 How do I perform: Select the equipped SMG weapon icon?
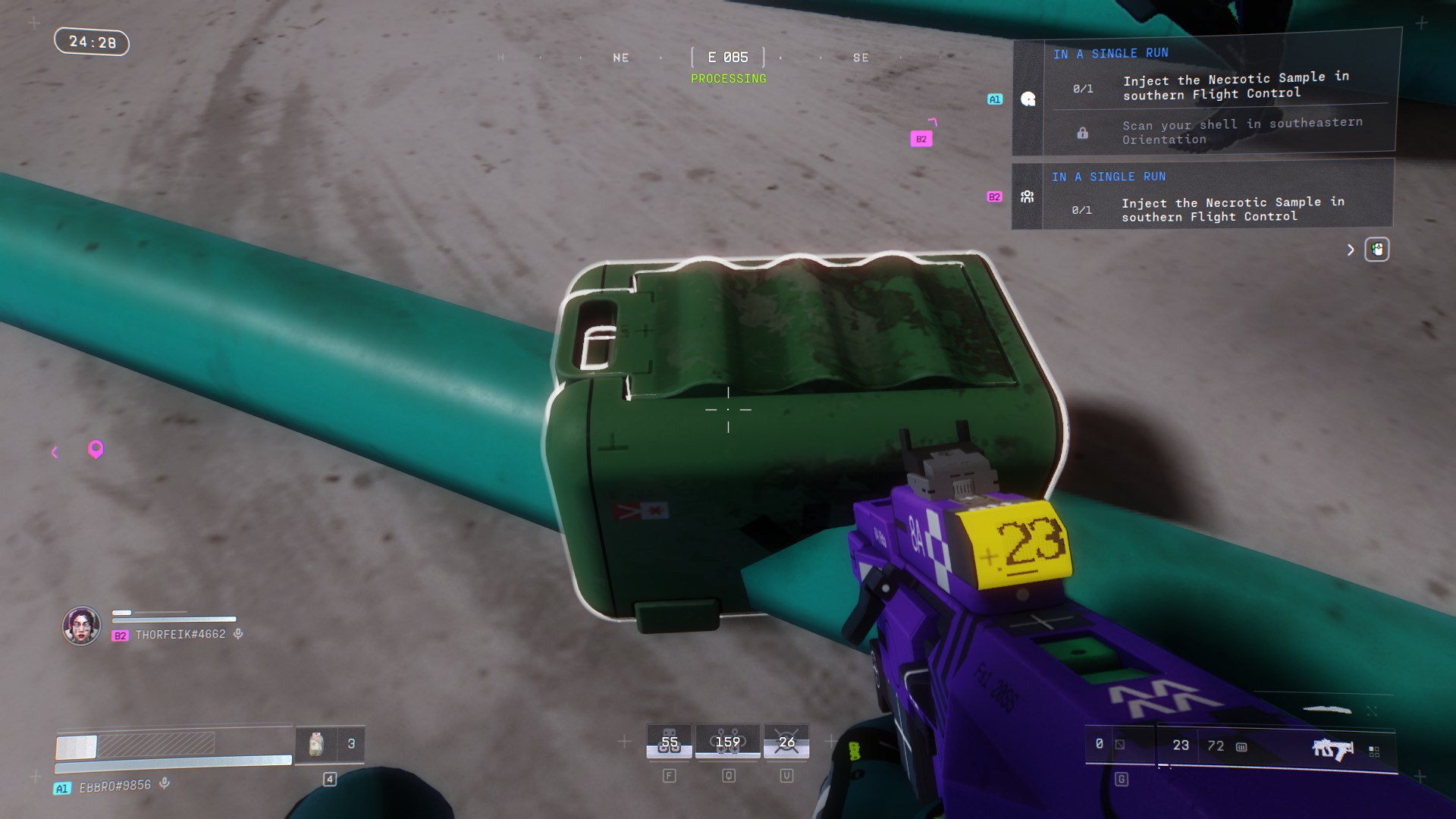[x=1332, y=748]
